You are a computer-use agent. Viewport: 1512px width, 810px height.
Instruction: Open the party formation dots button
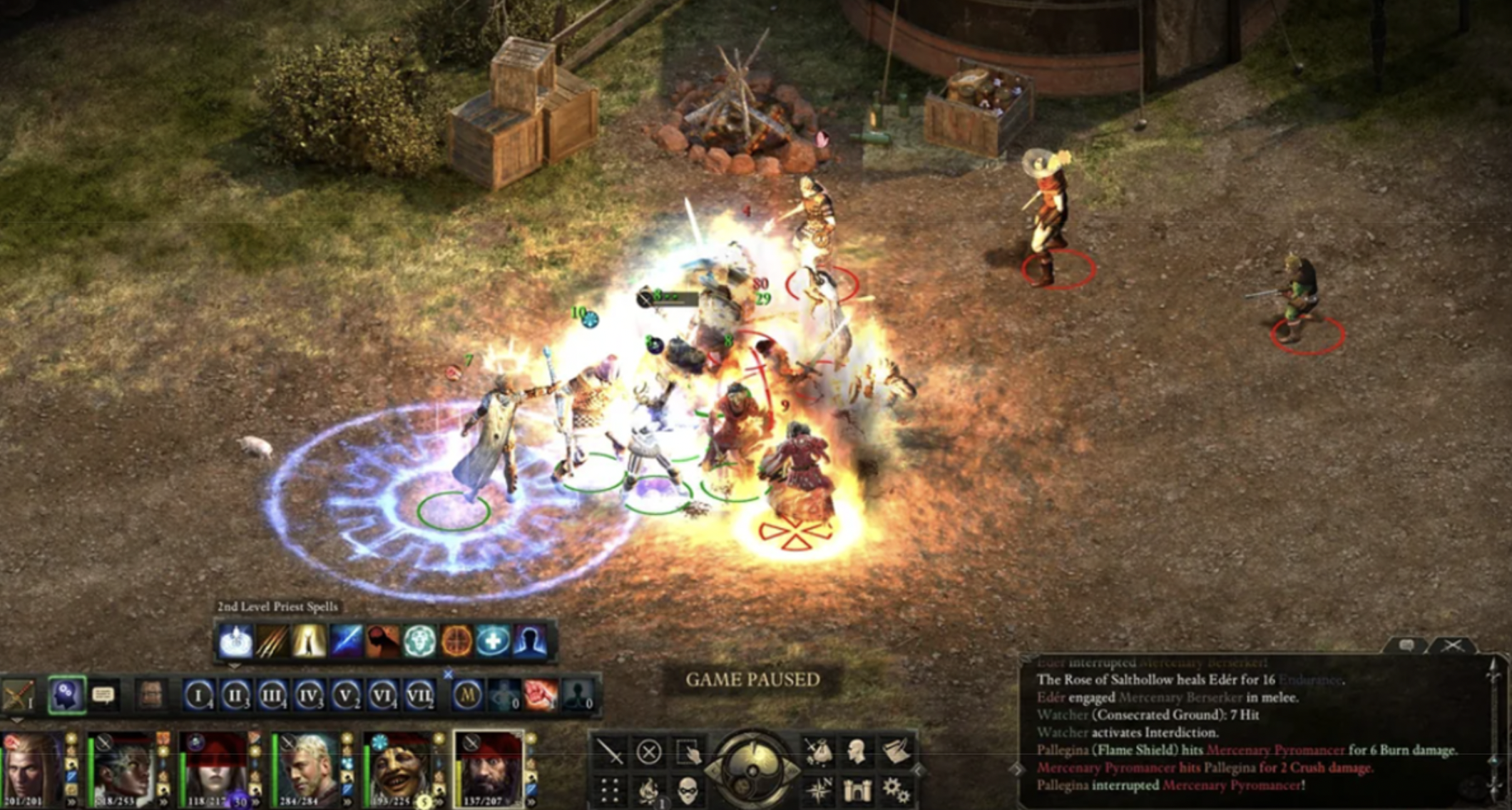tap(610, 790)
